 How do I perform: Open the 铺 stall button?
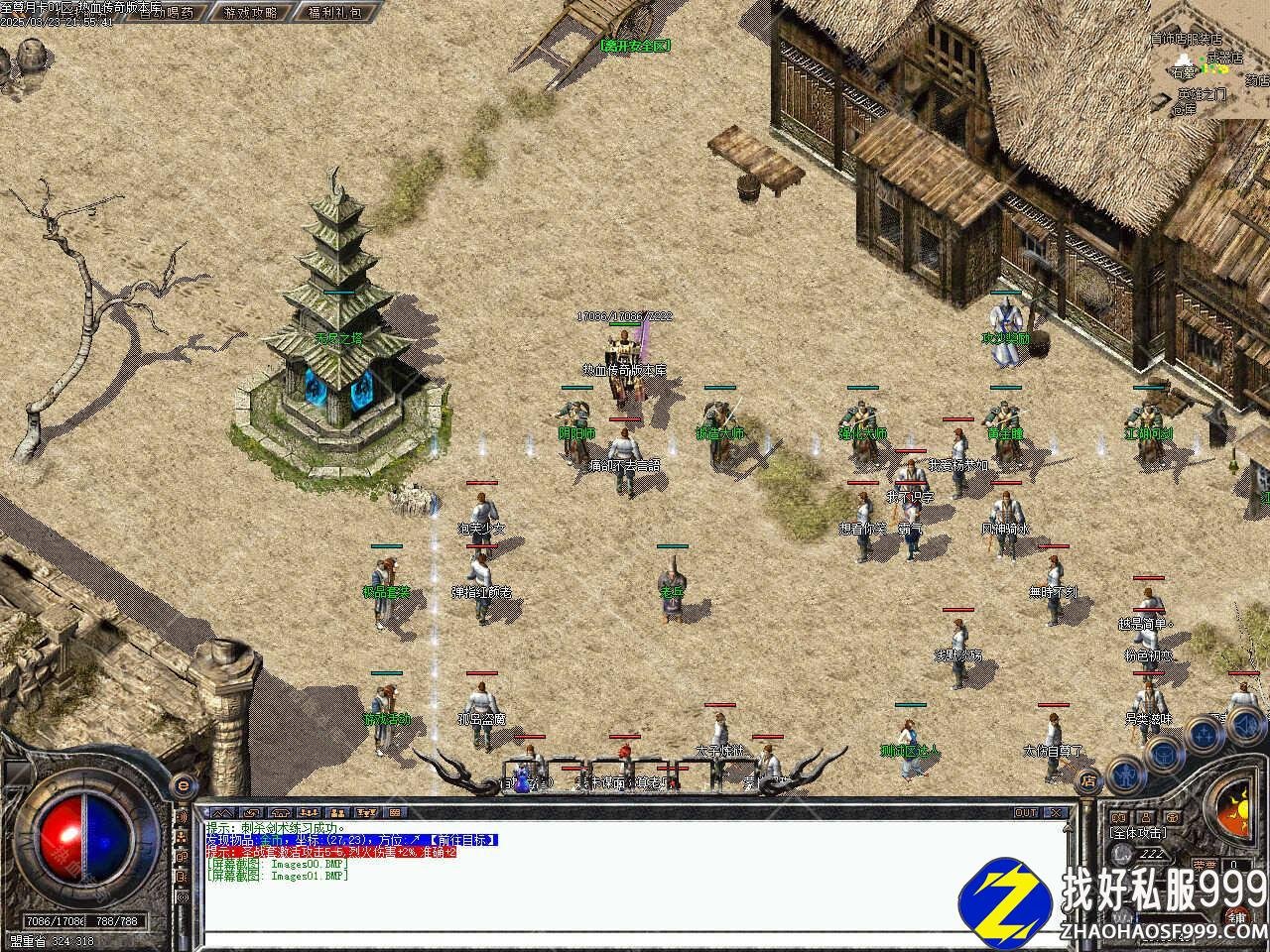[1238, 915]
